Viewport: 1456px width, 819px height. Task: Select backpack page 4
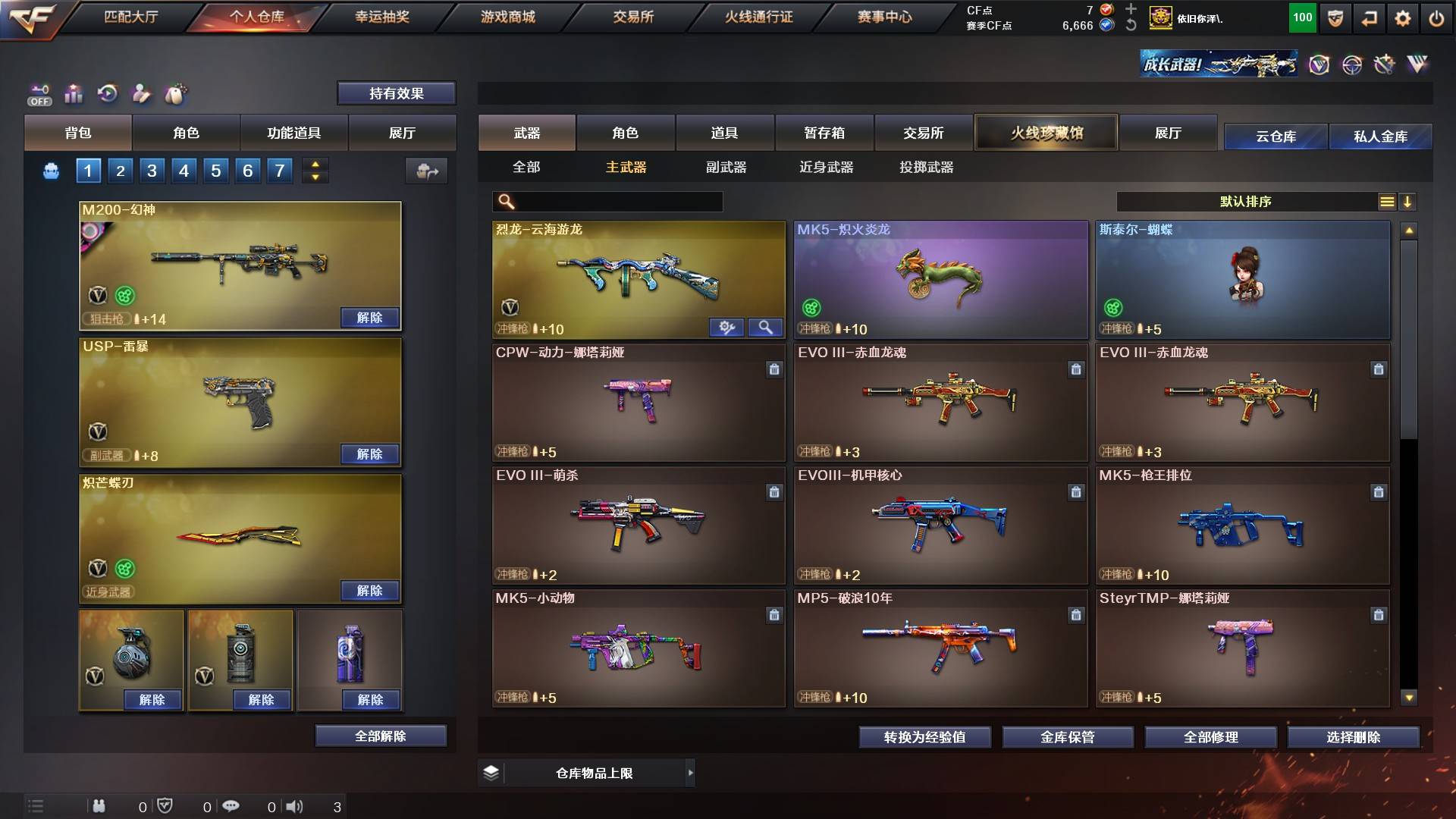183,171
